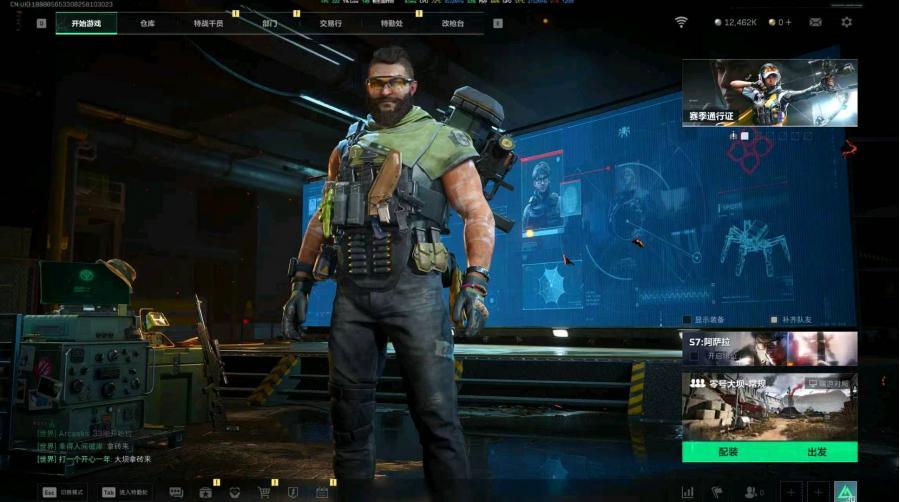Go to the 部门 tab
This screenshot has height=502, width=900.
tap(270, 23)
